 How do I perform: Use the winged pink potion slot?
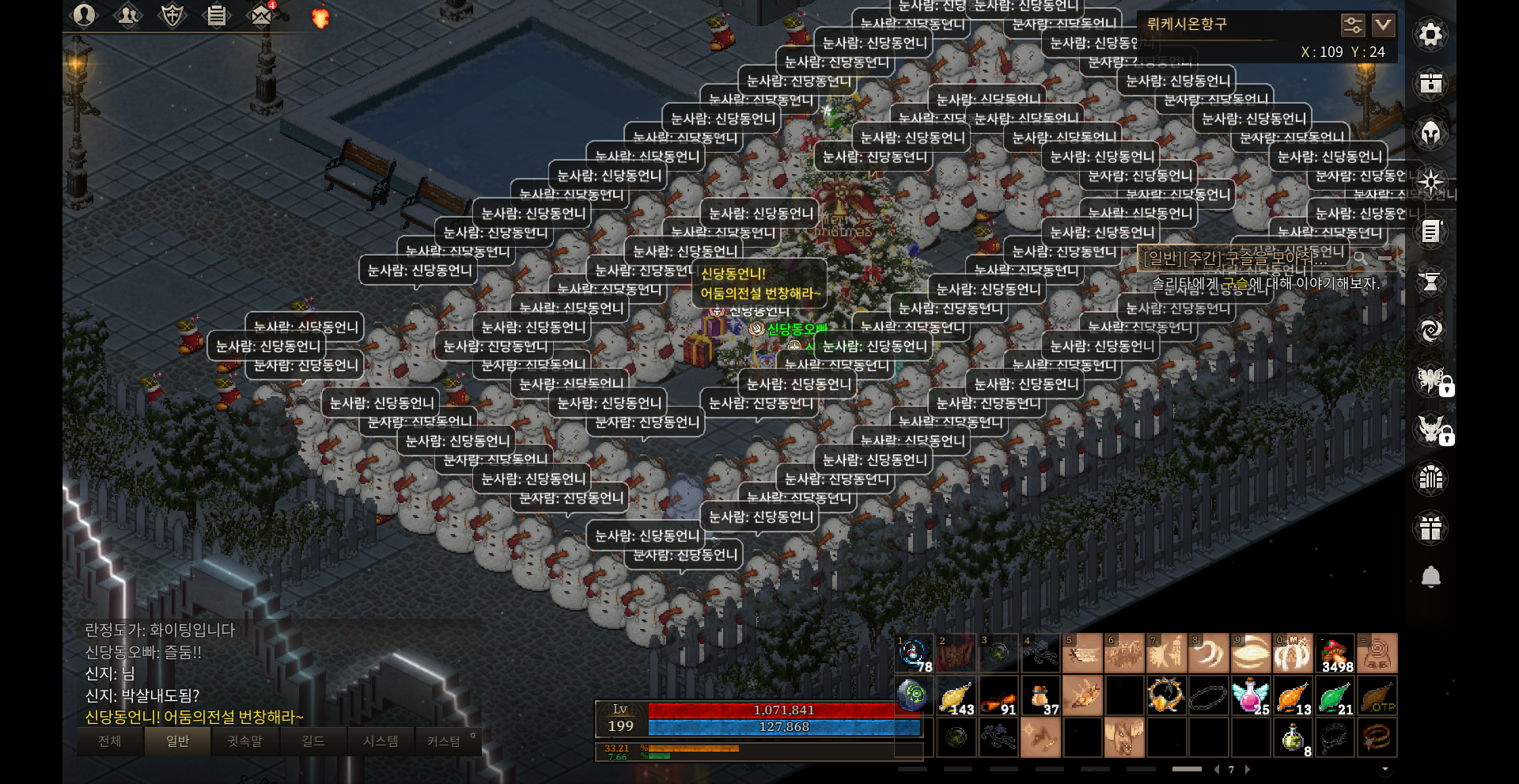coord(1250,695)
